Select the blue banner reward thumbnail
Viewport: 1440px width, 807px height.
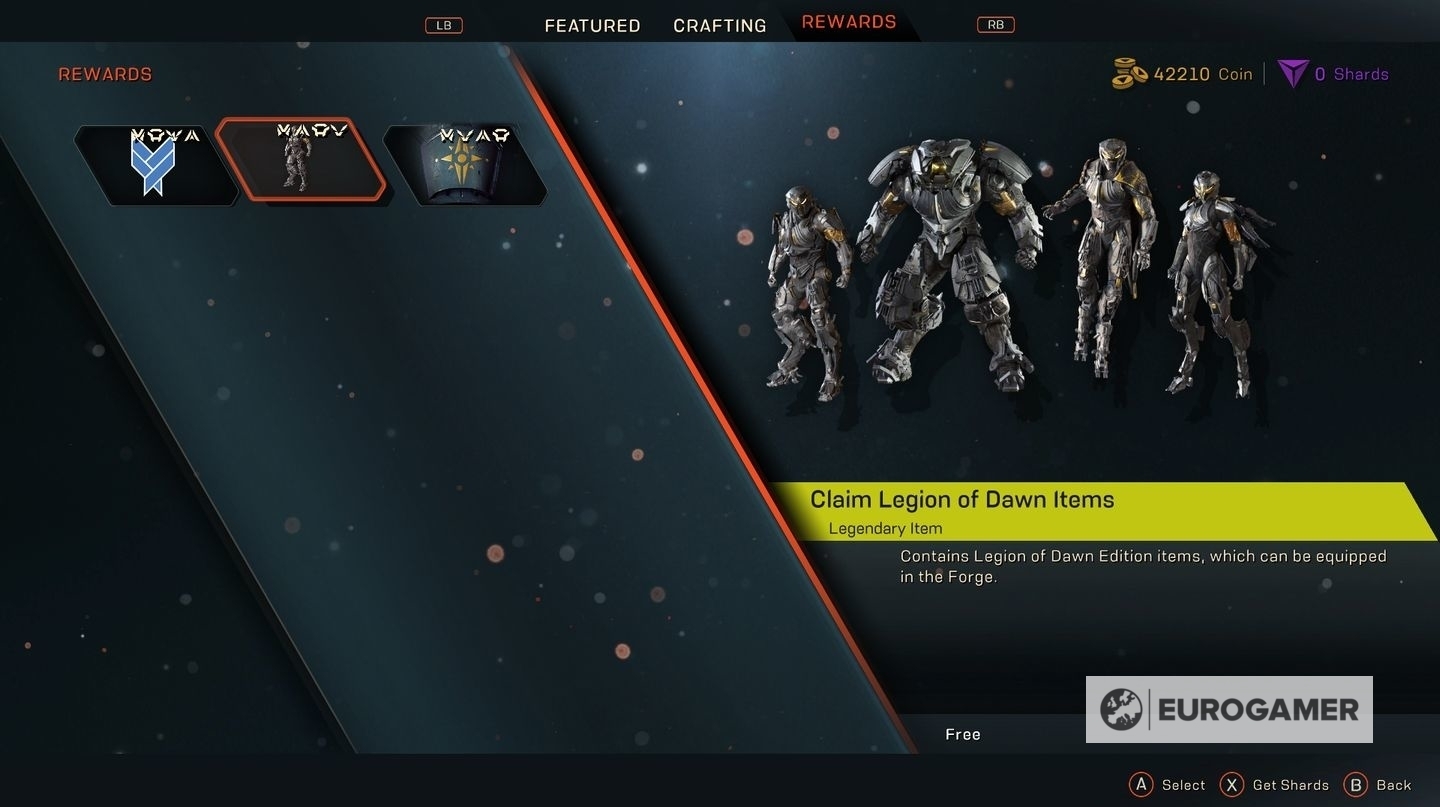click(x=155, y=163)
